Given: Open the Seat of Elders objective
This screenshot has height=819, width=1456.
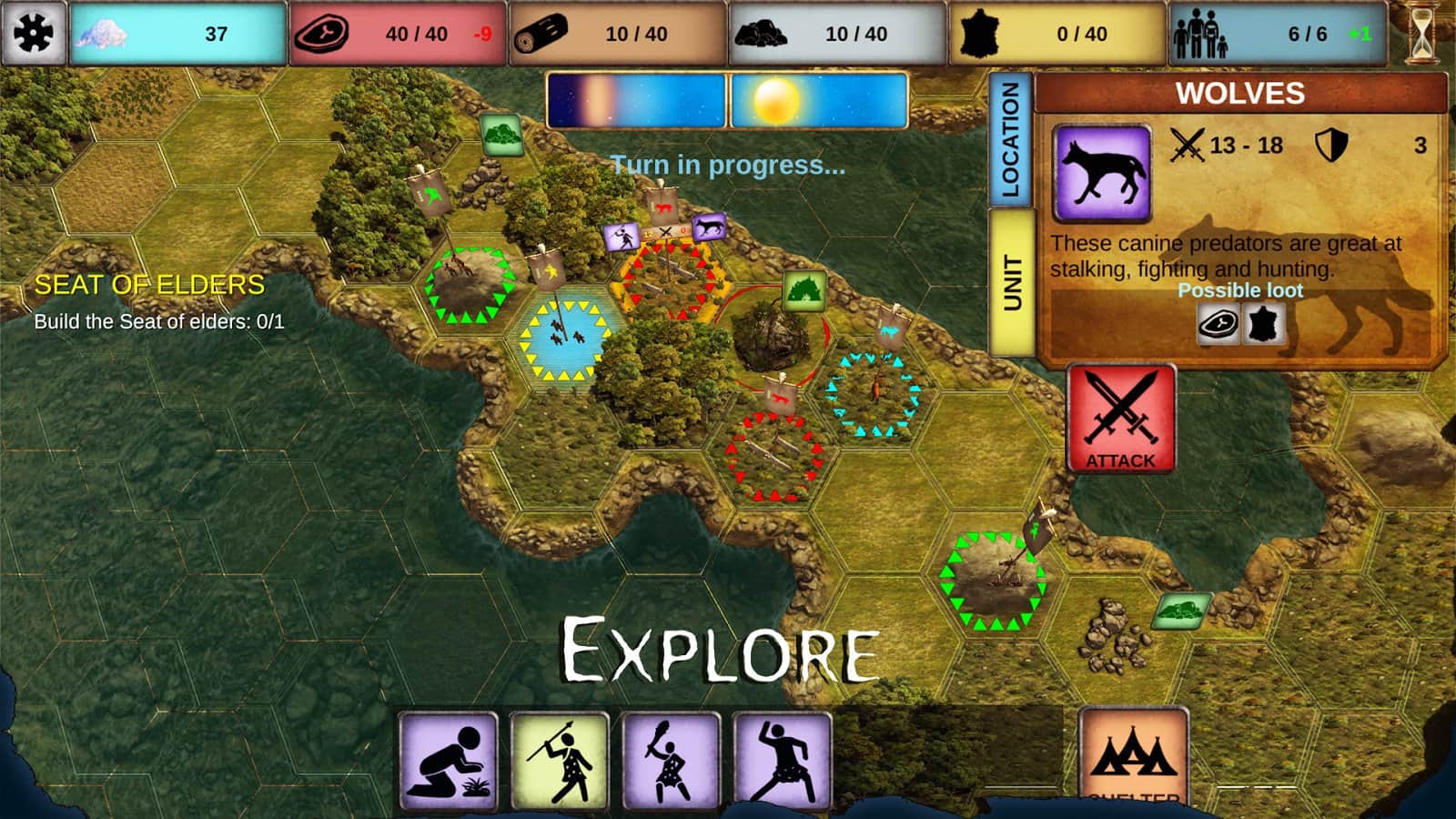Looking at the screenshot, I should pos(149,285).
